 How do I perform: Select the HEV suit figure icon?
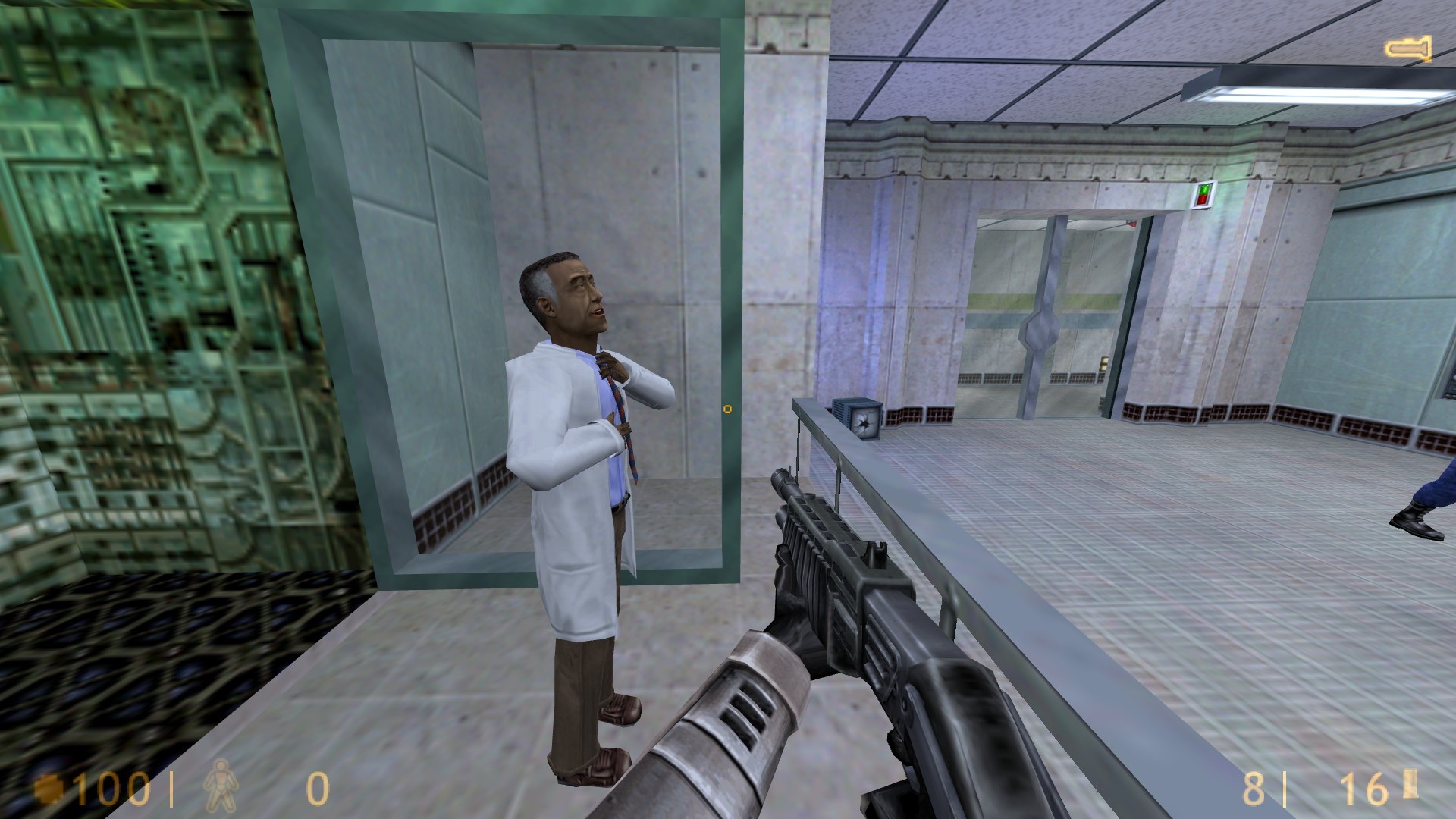220,786
